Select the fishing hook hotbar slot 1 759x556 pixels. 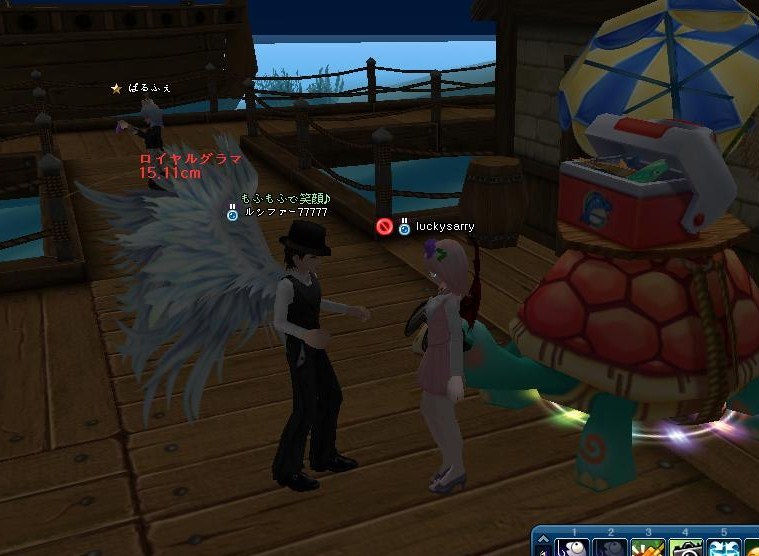tap(573, 548)
